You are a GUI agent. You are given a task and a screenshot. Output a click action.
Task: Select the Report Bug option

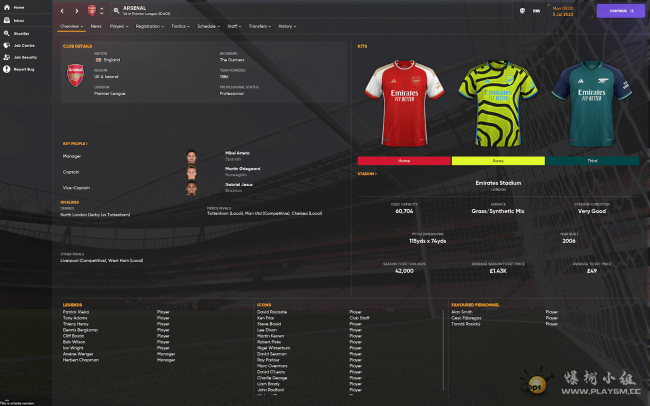coord(23,69)
